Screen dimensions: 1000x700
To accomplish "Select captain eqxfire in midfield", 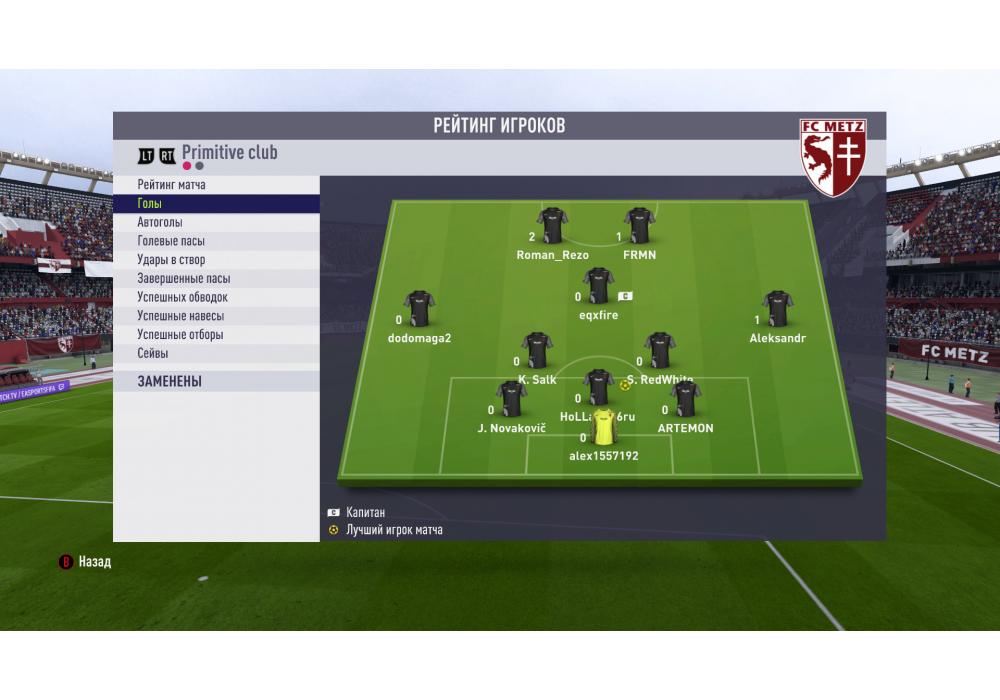I will pyautogui.click(x=598, y=287).
